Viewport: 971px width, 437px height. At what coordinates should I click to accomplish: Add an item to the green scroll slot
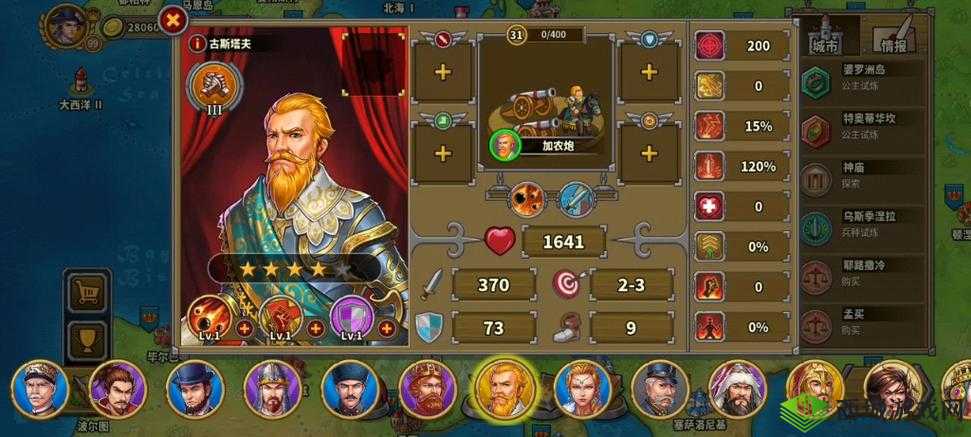coord(443,153)
